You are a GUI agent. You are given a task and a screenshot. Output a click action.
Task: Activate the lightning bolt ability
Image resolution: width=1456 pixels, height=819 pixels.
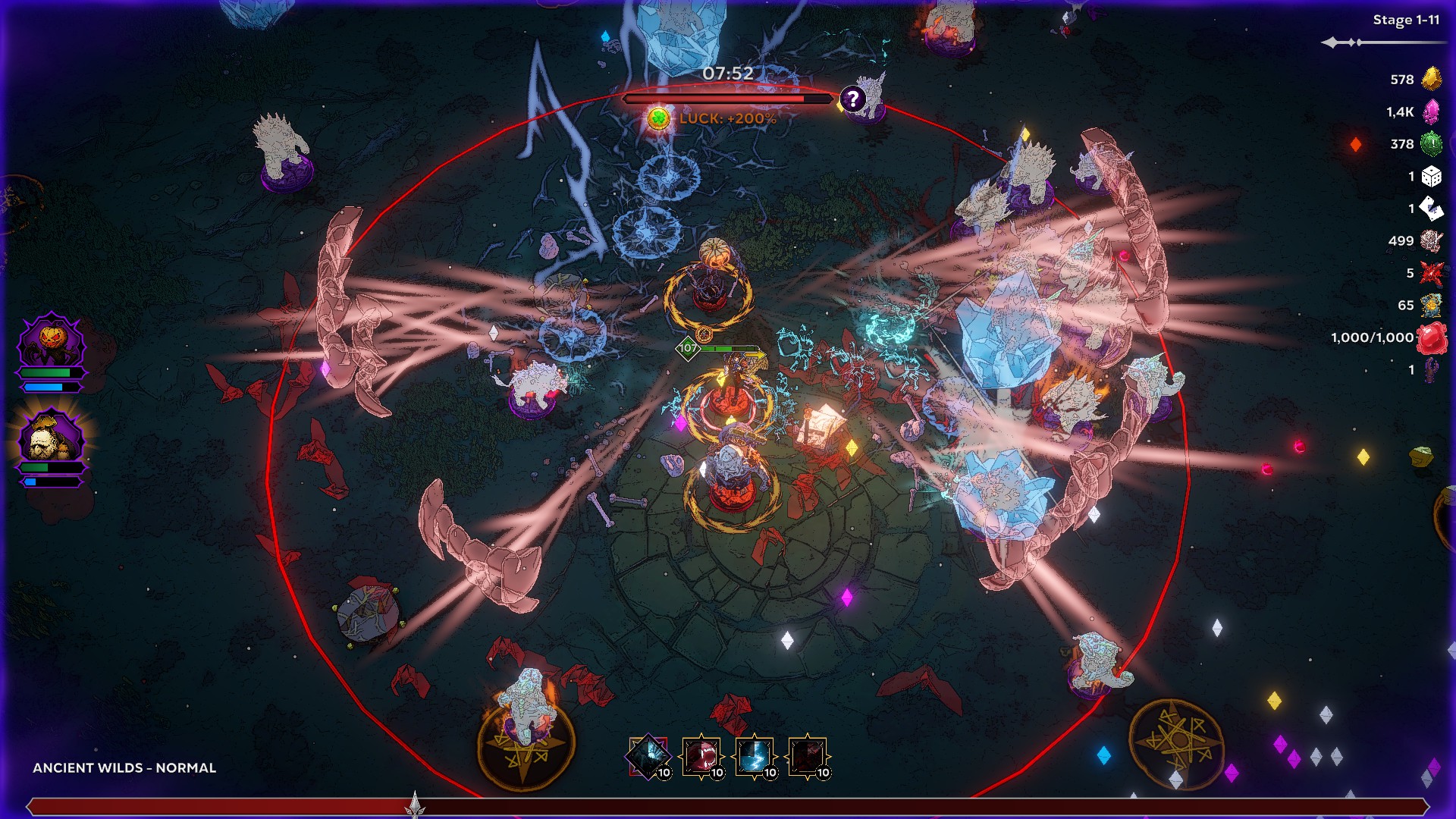tap(755, 756)
